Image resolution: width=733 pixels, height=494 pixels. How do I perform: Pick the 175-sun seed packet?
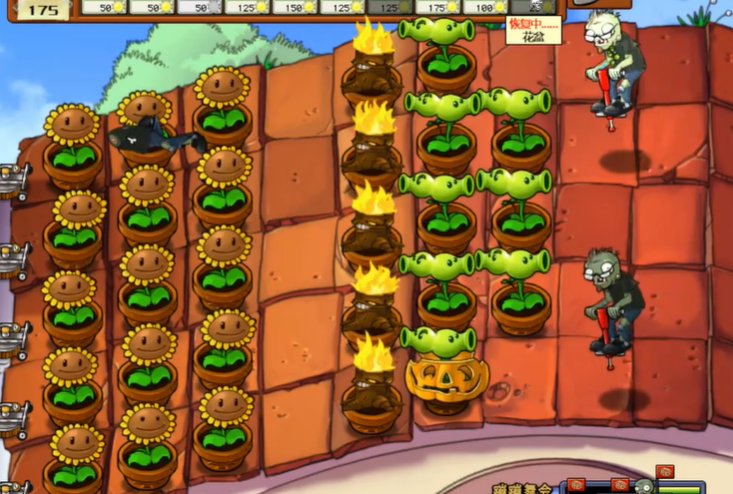pos(438,7)
